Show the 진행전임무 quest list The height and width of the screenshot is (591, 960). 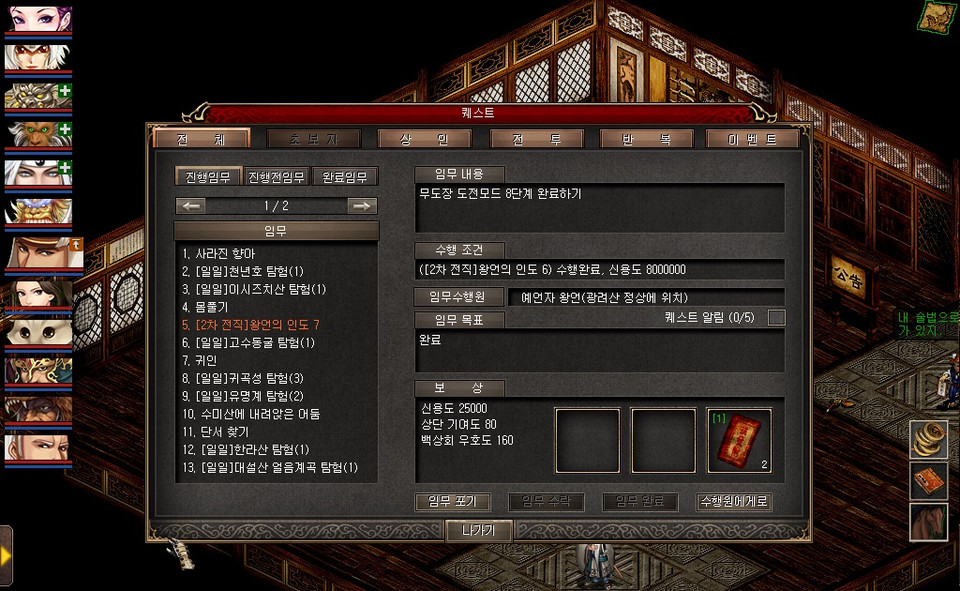coord(276,177)
